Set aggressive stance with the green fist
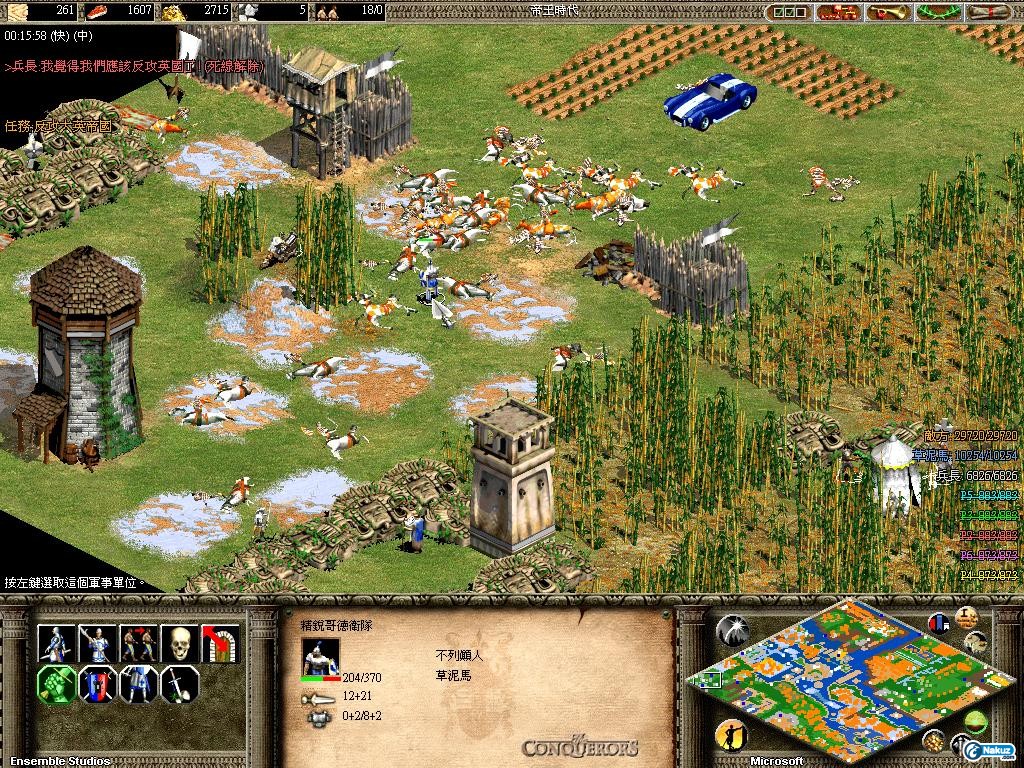1024x768 pixels. click(x=55, y=685)
